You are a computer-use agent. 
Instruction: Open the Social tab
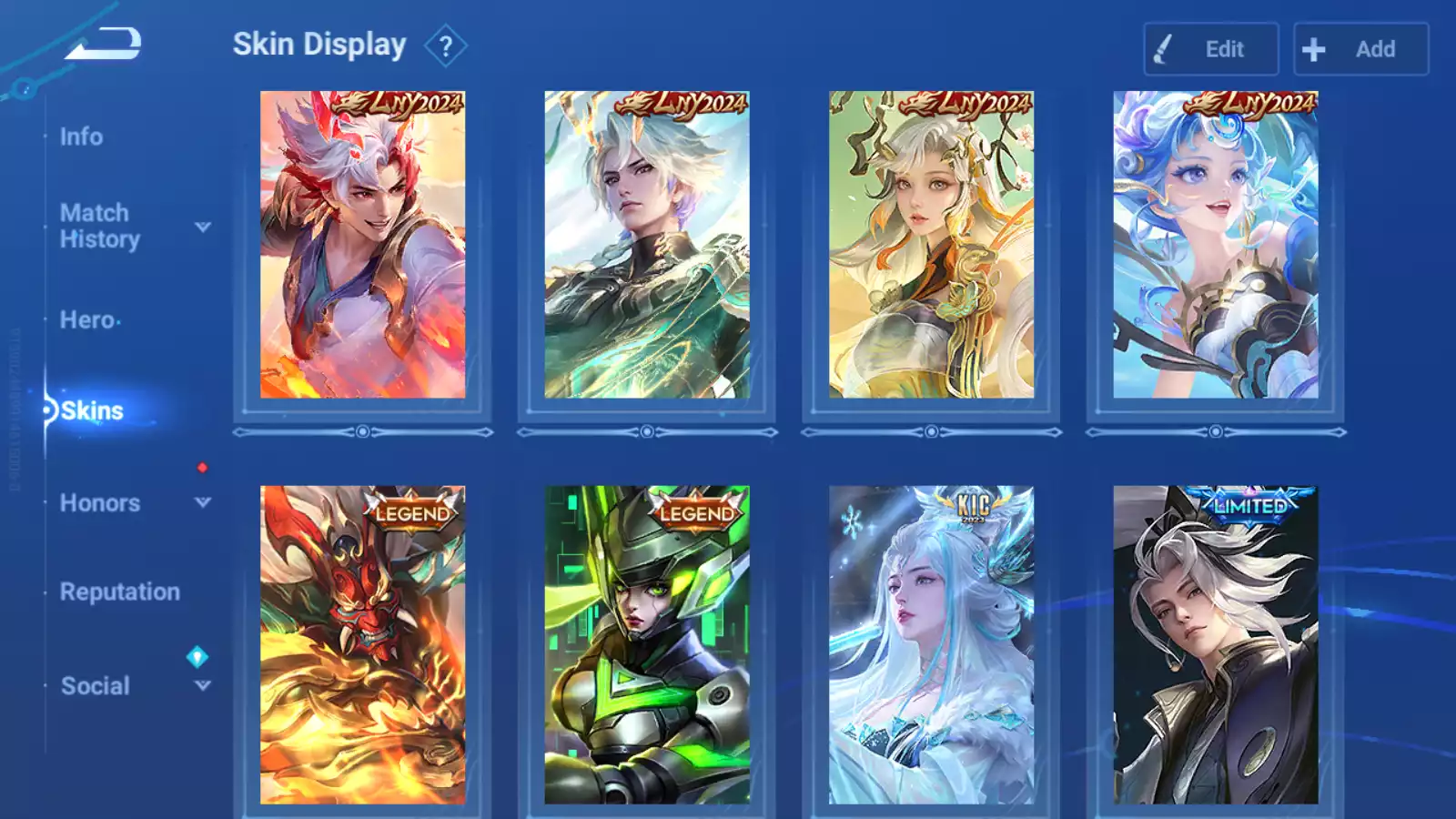pyautogui.click(x=95, y=686)
